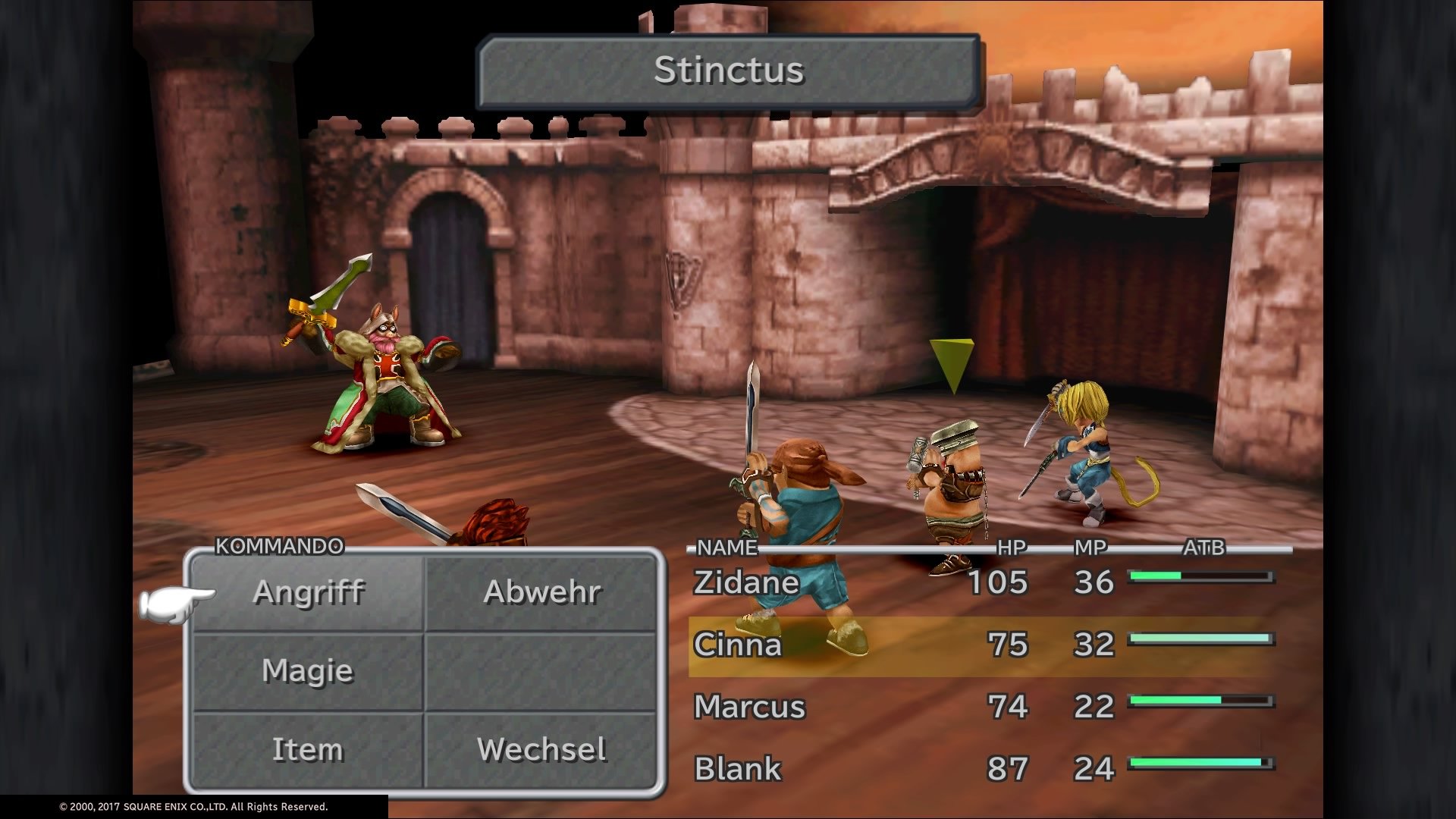Click the HP column header
The image size is (1456, 819).
pyautogui.click(x=1011, y=545)
